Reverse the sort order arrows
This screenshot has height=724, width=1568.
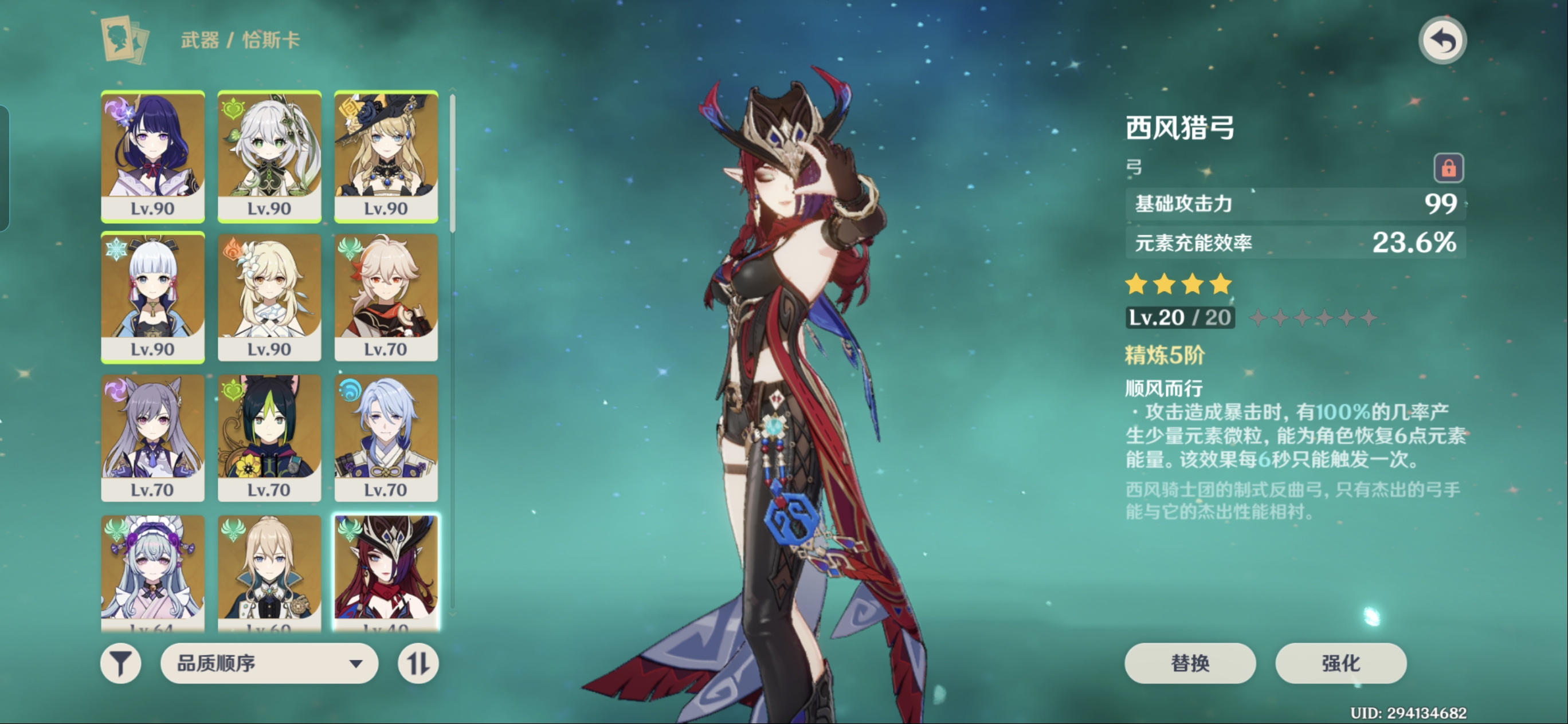click(x=418, y=663)
